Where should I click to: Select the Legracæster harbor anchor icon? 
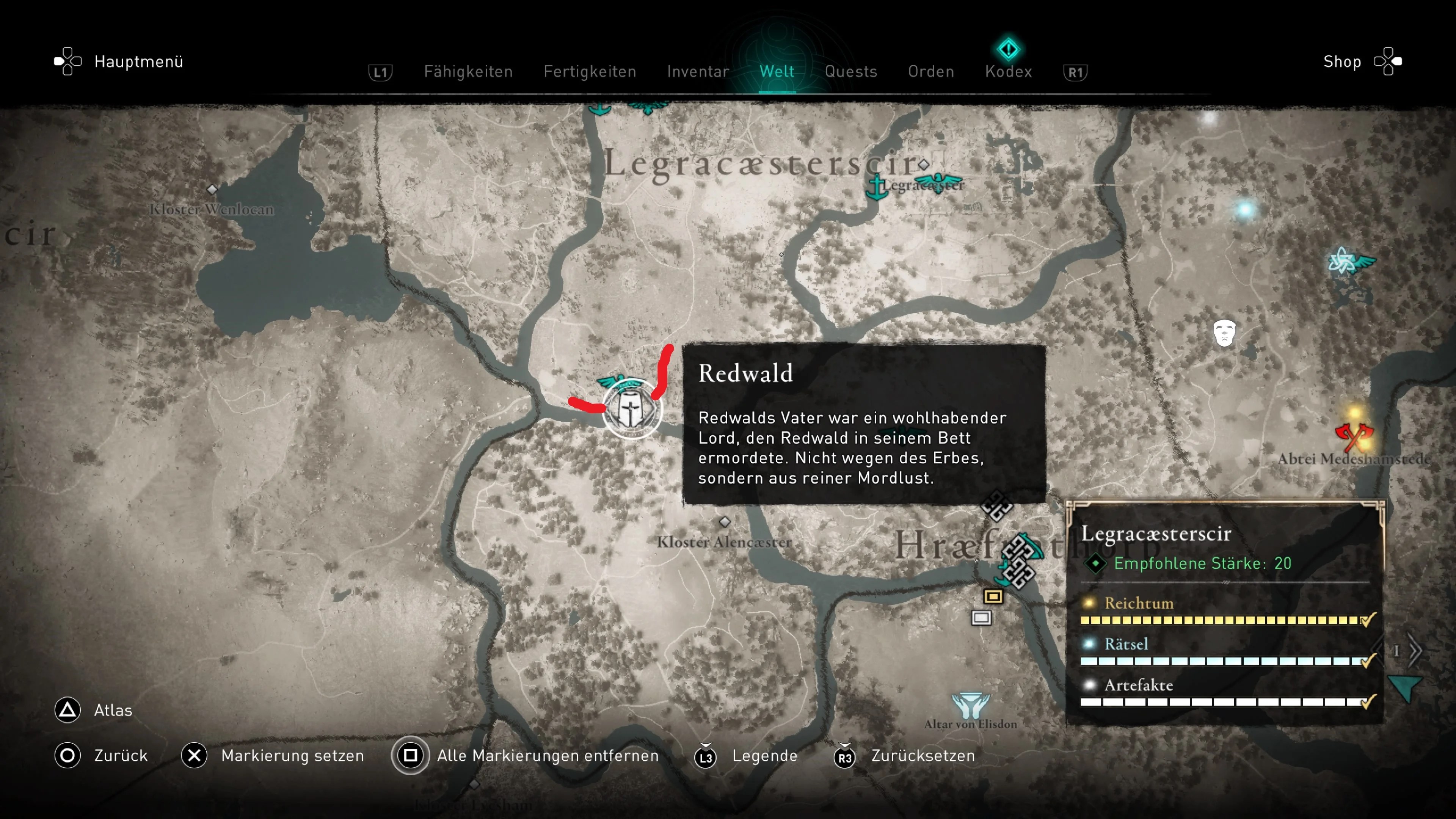877,188
